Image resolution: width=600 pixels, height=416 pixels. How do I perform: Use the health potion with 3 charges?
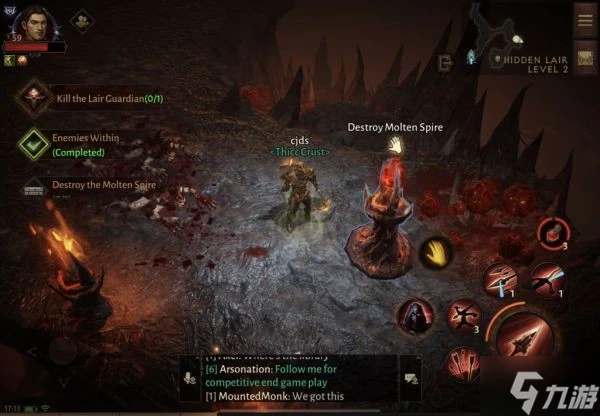551,234
